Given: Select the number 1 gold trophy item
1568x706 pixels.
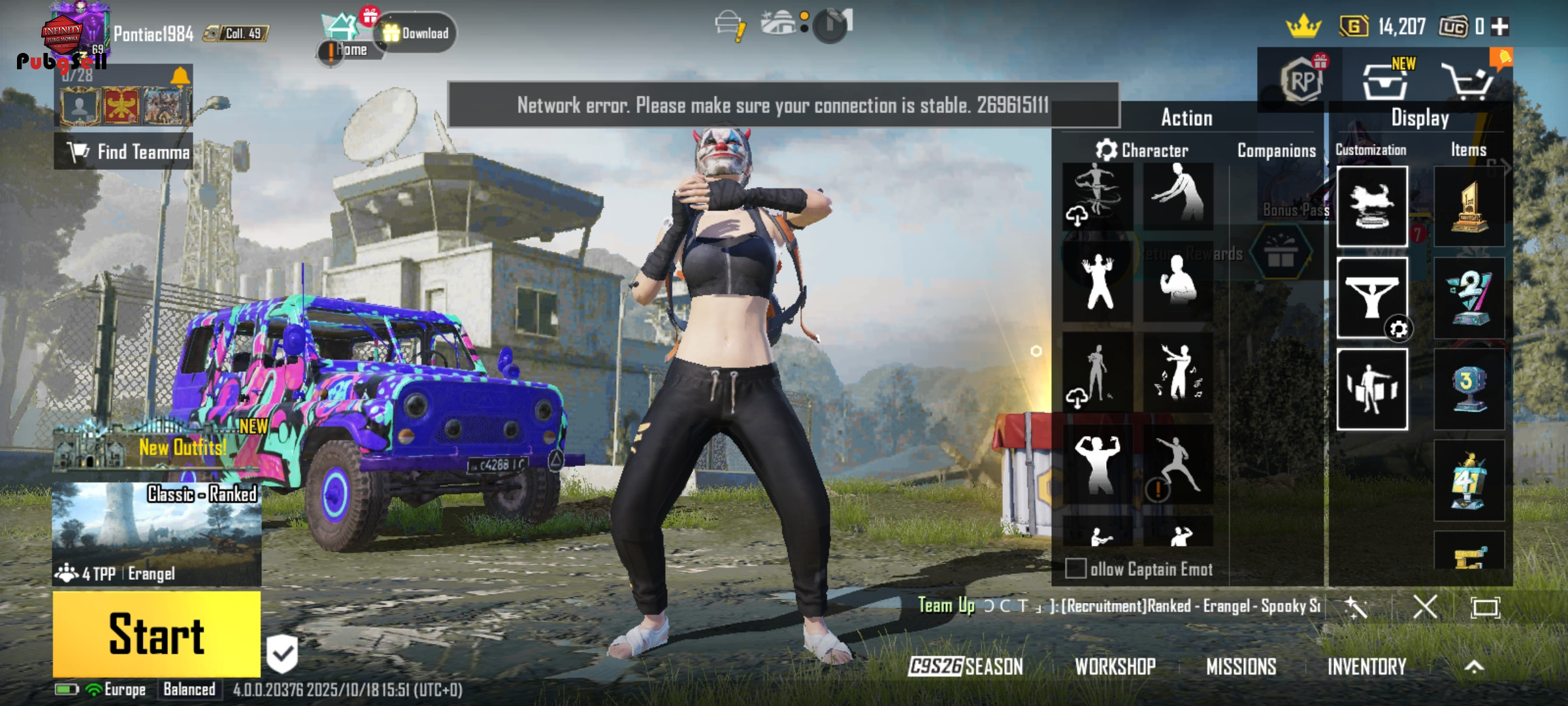Looking at the screenshot, I should point(1469,207).
